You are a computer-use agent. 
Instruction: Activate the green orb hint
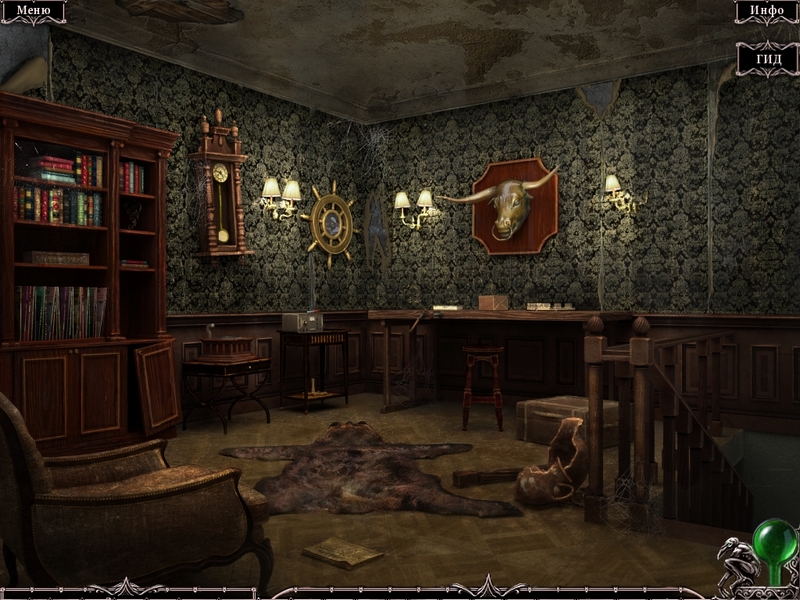click(x=771, y=538)
